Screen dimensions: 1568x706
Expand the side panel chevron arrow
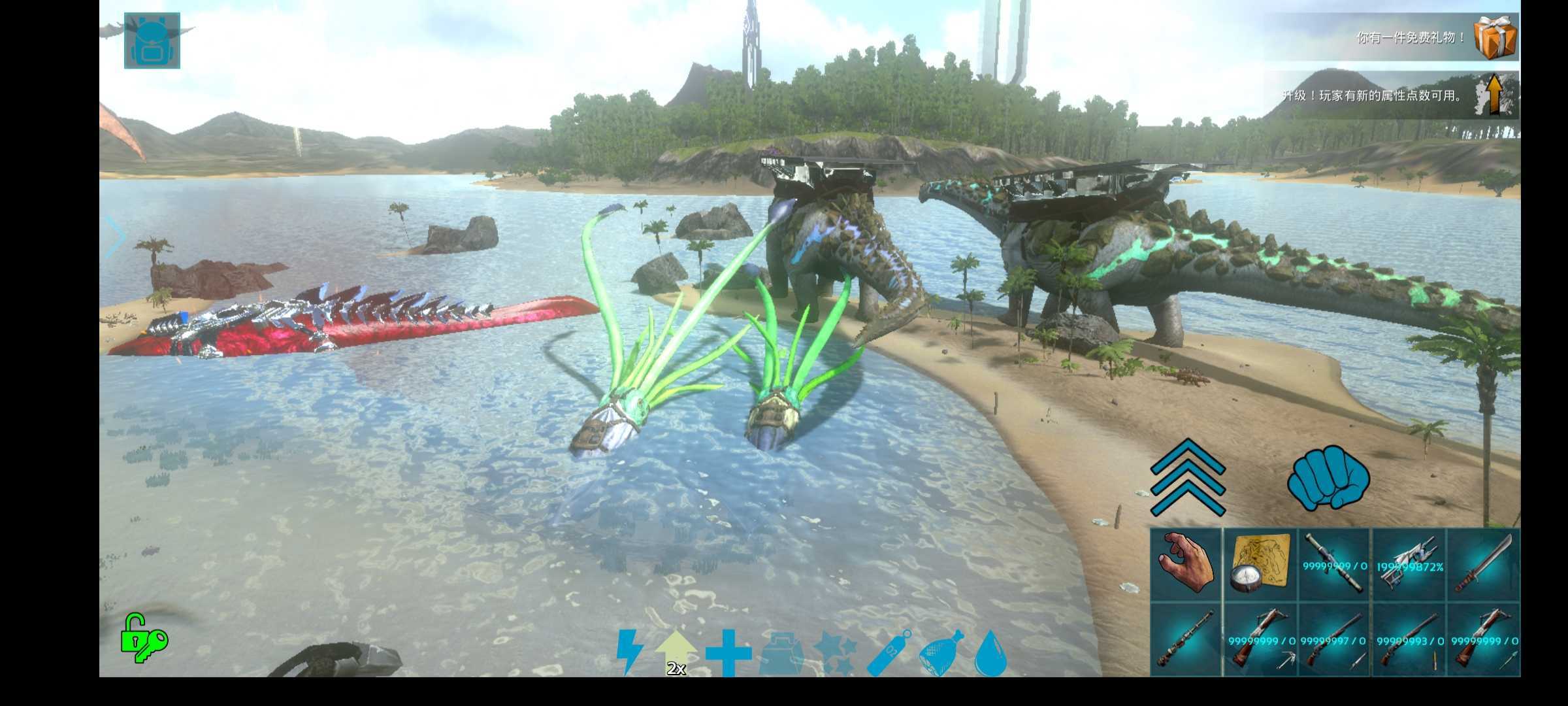116,237
